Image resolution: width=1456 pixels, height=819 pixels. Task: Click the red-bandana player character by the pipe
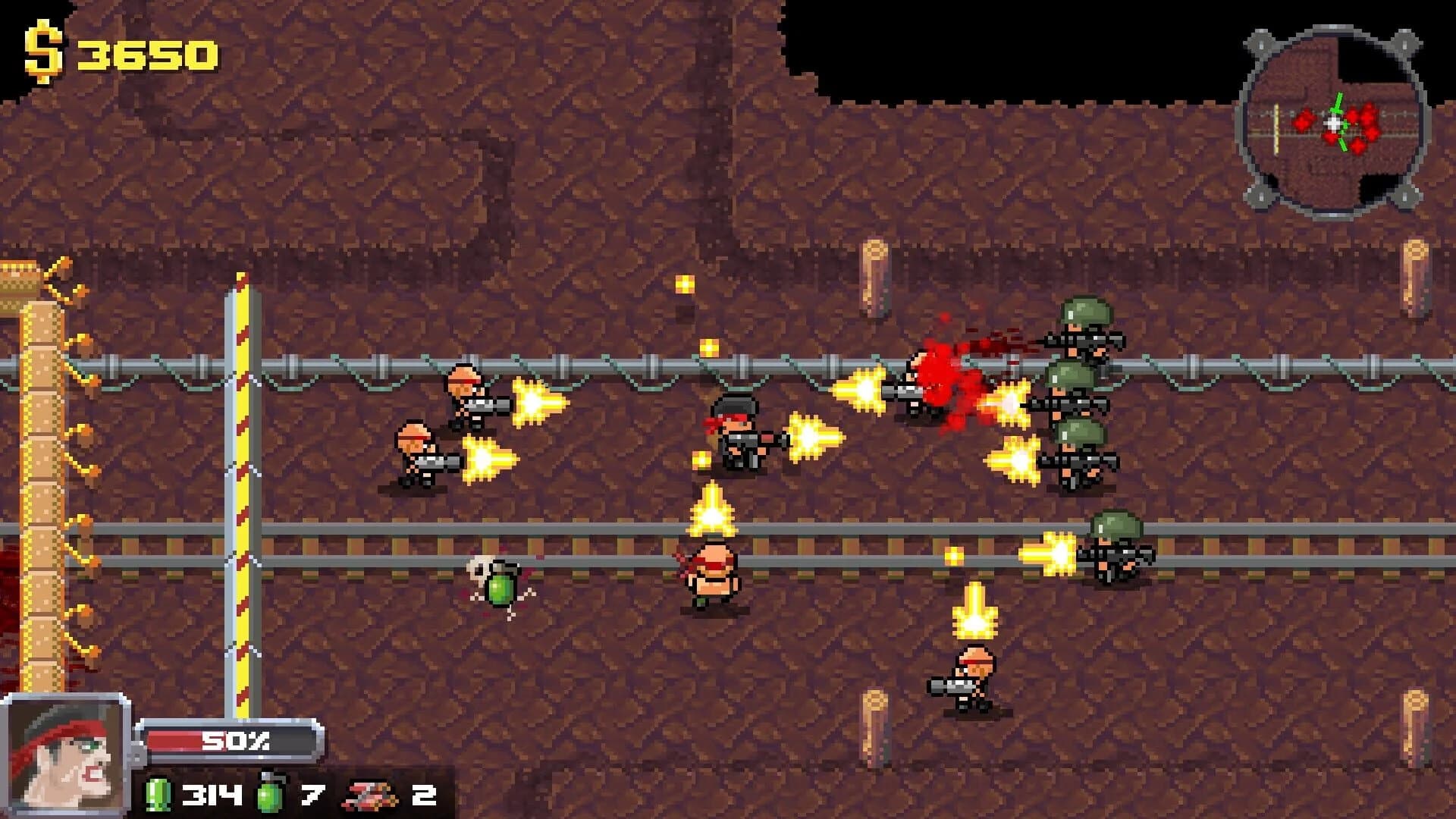tap(739, 440)
